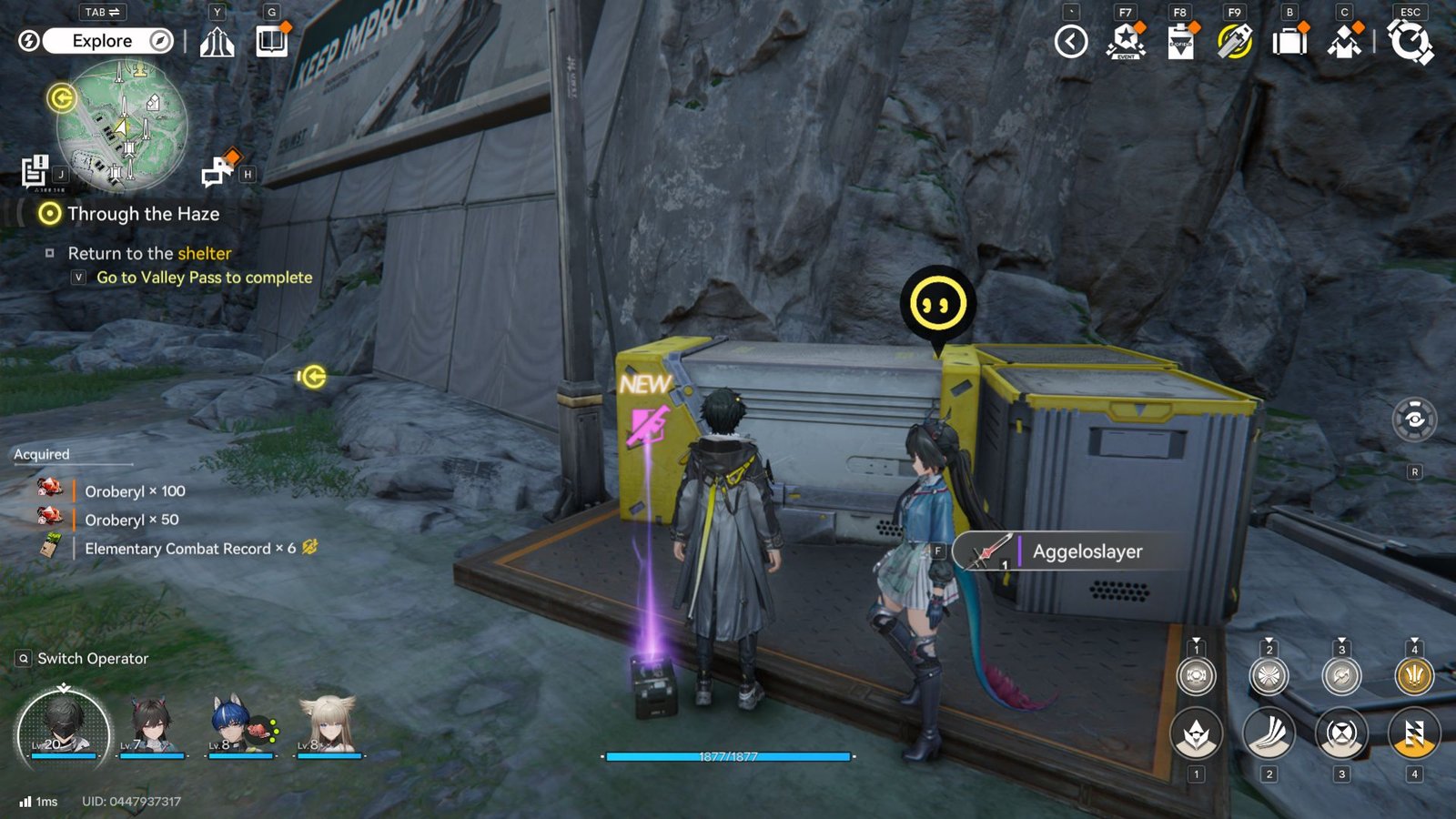Open the yellow circular F9 icon
Screen dimensions: 1456x819
tap(1235, 42)
